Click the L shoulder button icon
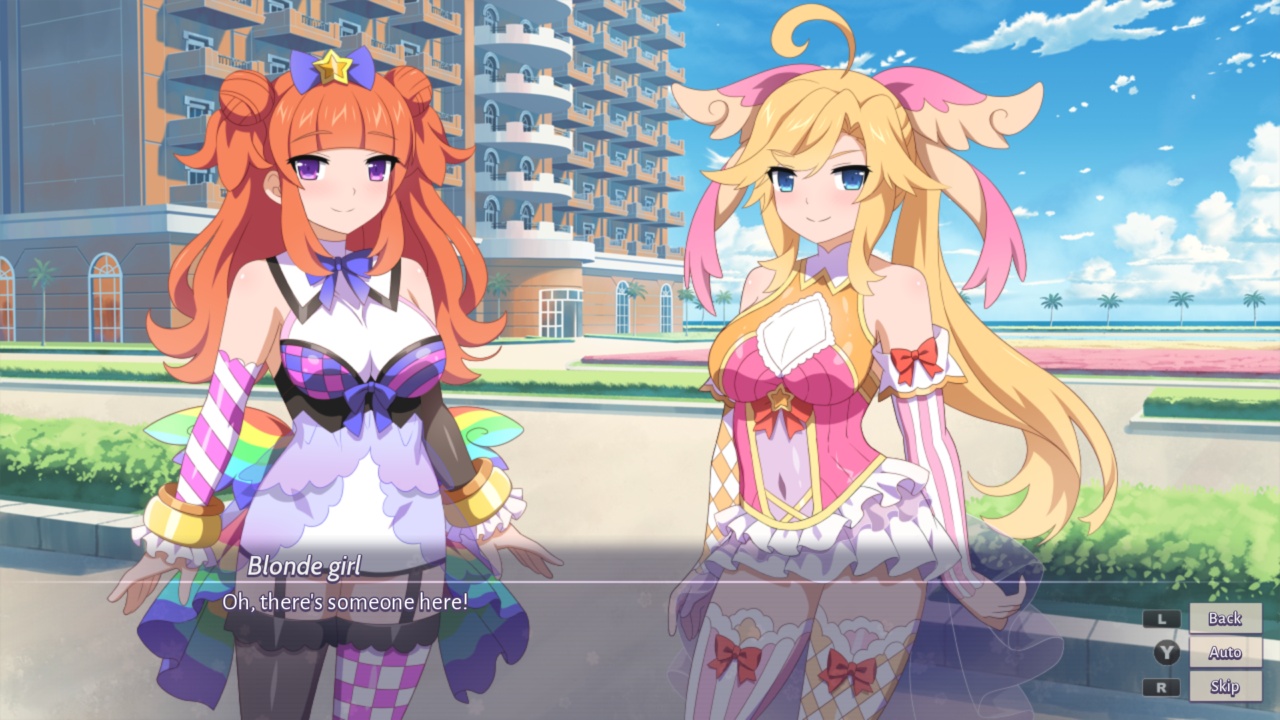The width and height of the screenshot is (1280, 720). [x=1164, y=620]
